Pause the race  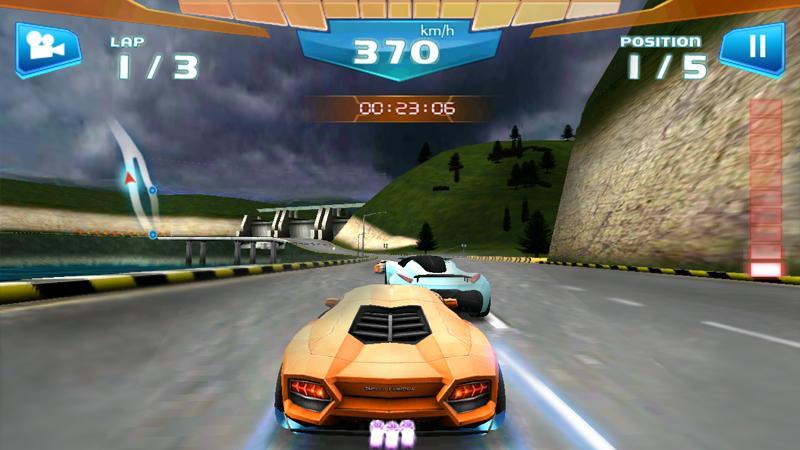tap(751, 48)
